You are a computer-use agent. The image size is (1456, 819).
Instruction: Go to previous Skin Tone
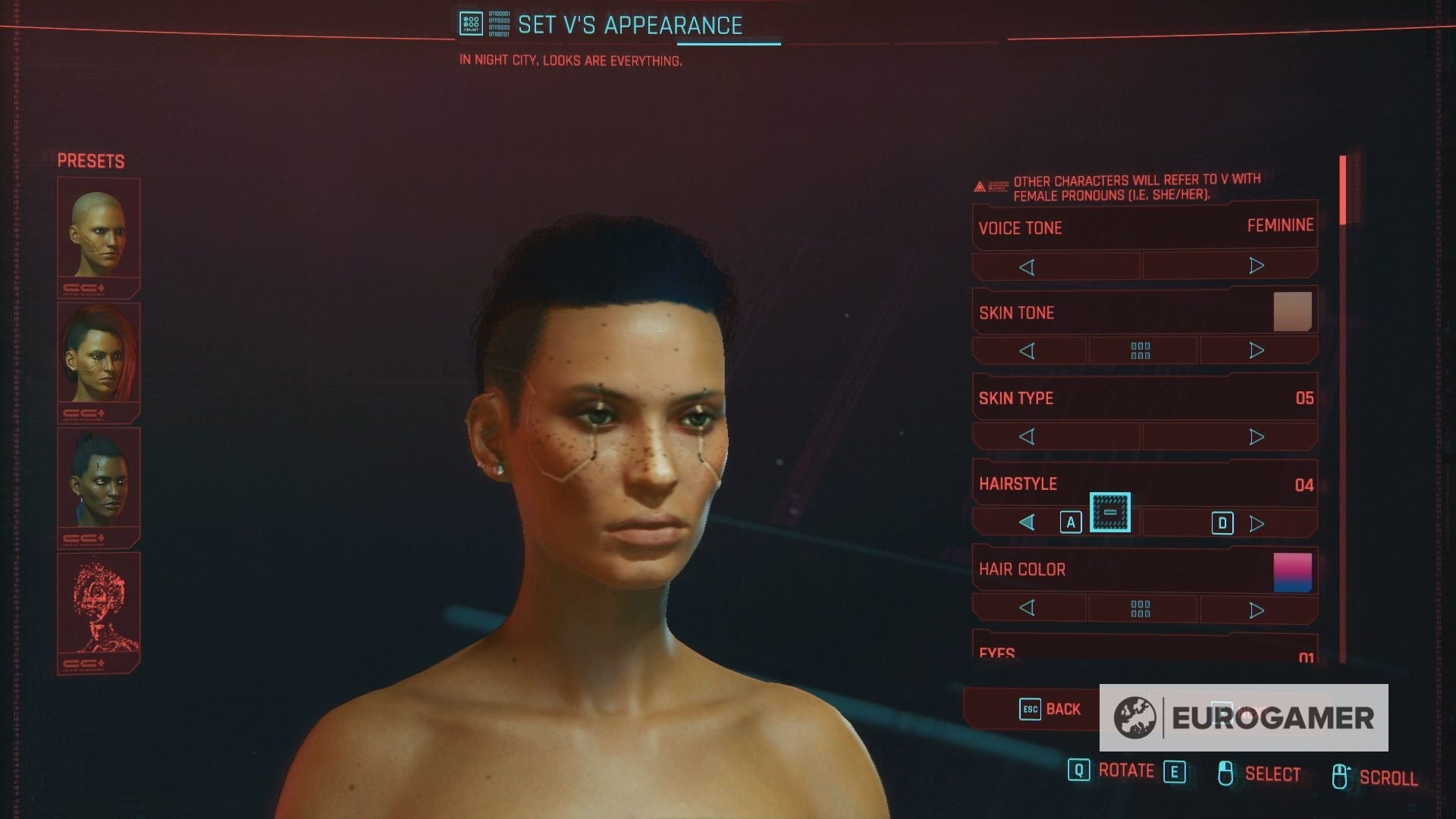1027,351
